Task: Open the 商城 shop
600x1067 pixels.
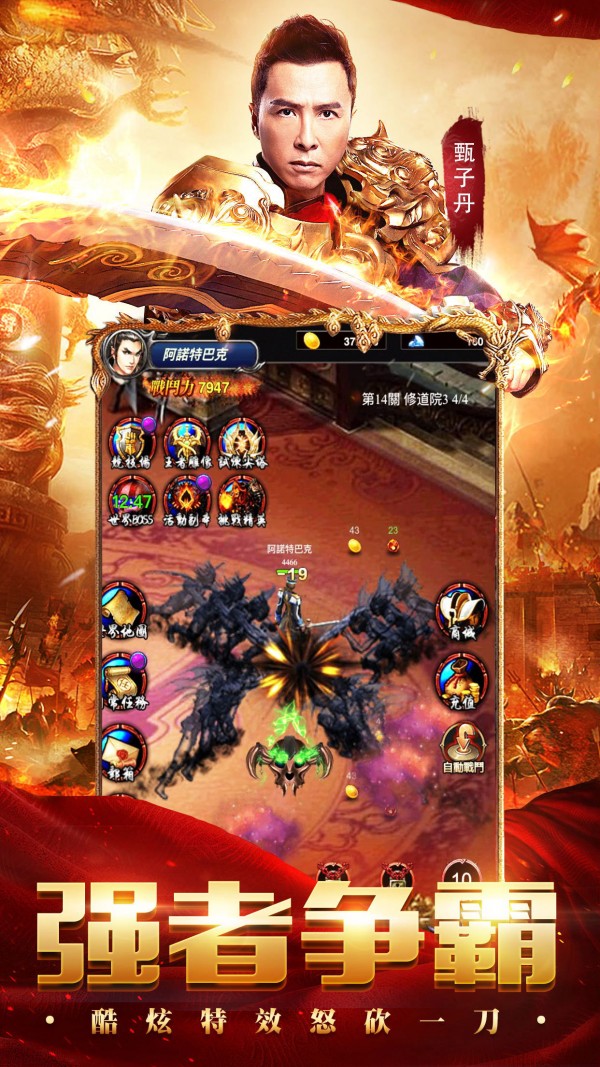Action: tap(461, 609)
